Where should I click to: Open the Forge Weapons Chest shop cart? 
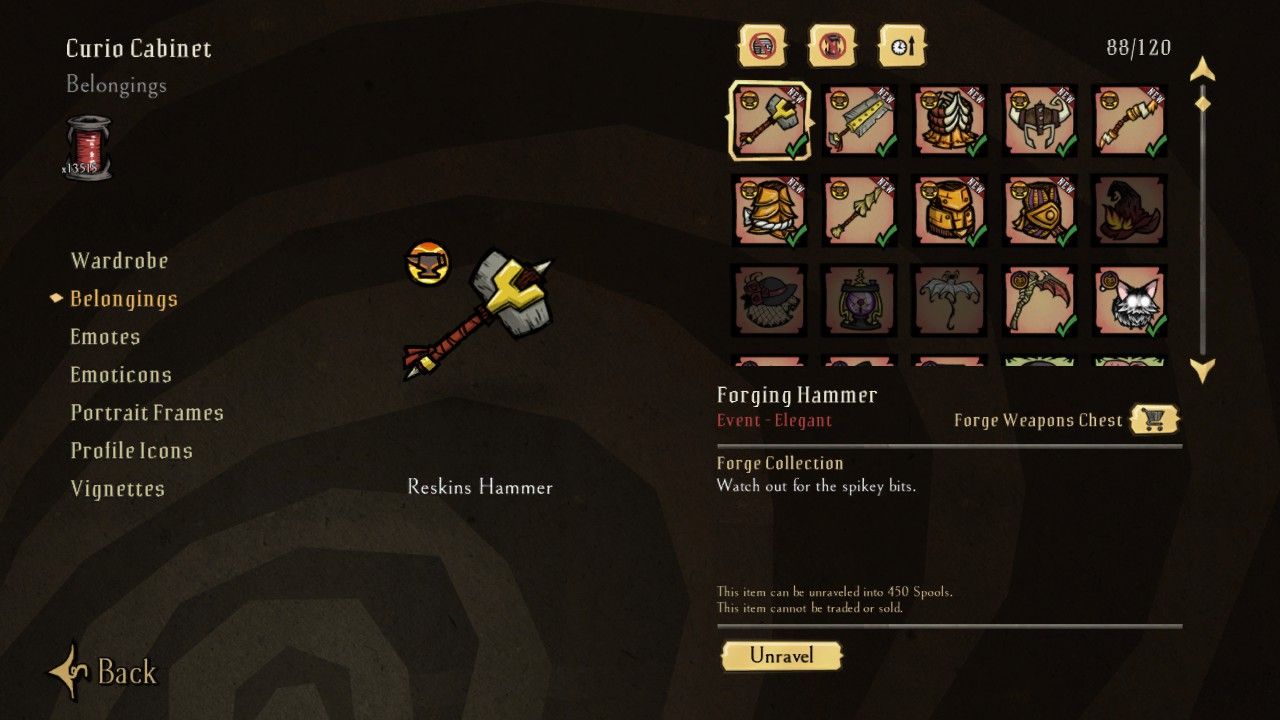coord(1154,420)
